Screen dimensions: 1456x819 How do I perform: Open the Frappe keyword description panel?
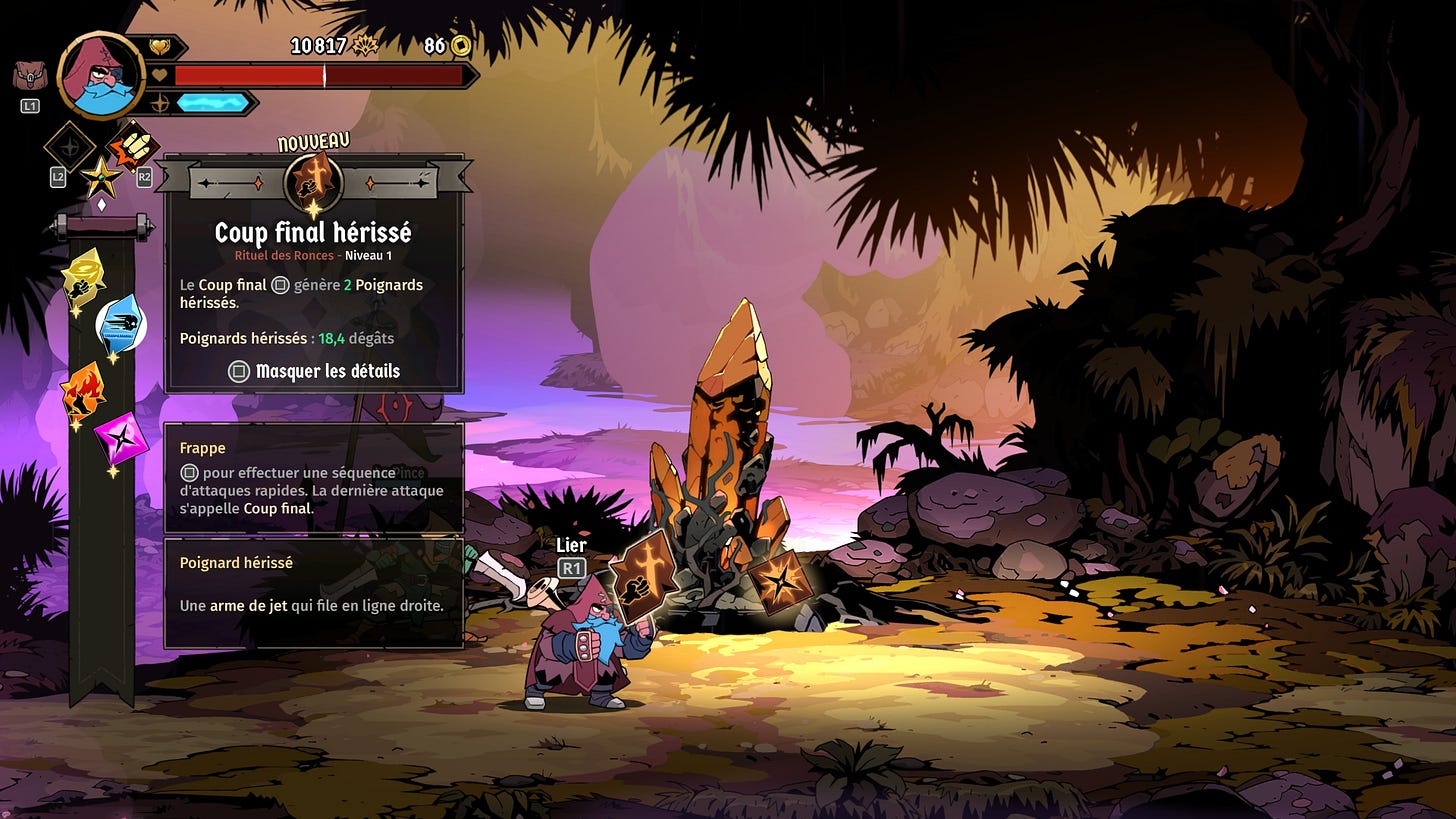314,477
